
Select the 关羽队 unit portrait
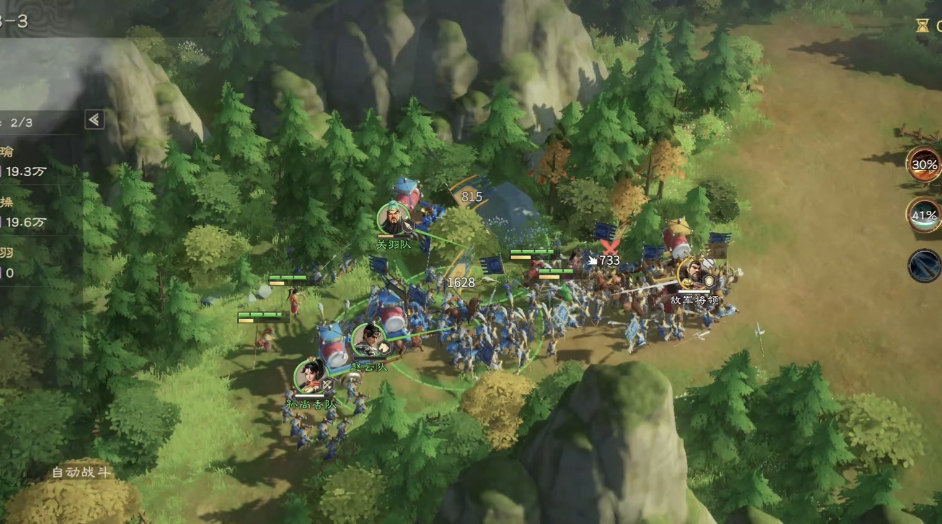tap(394, 220)
